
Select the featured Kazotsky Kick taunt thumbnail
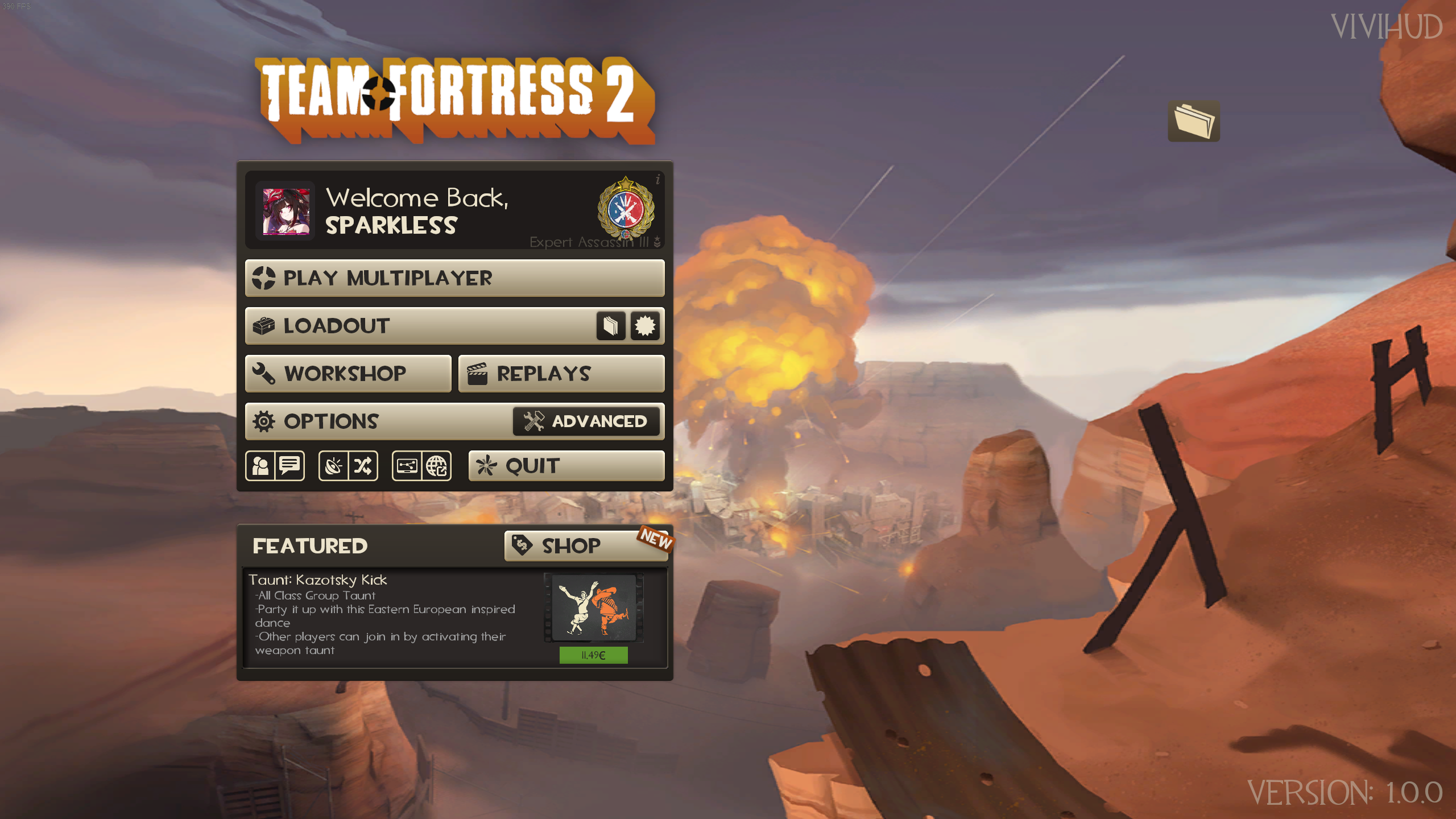594,608
